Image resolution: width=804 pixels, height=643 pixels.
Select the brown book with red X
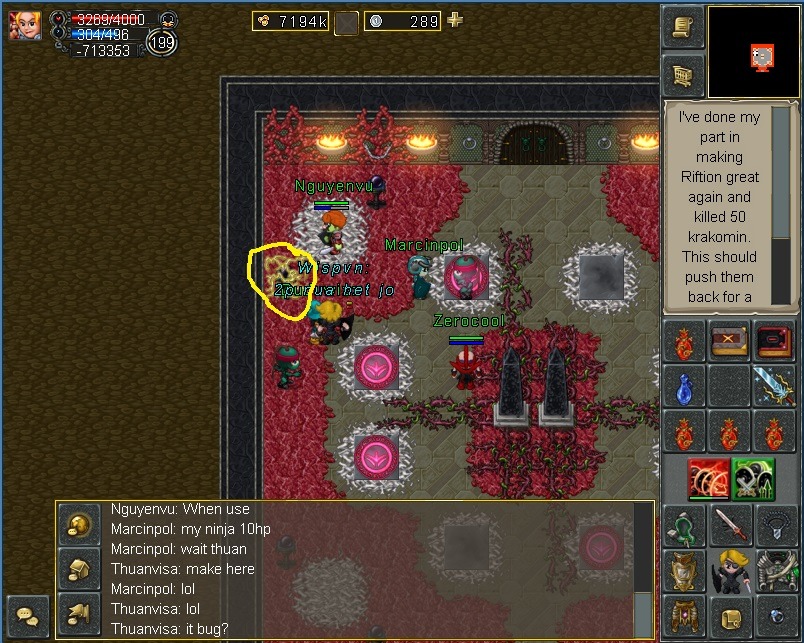point(729,342)
